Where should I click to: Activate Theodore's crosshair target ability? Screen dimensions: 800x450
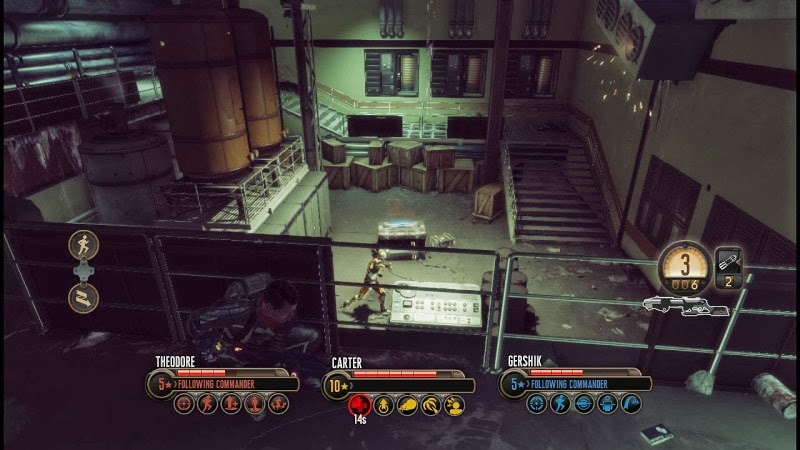[184, 404]
